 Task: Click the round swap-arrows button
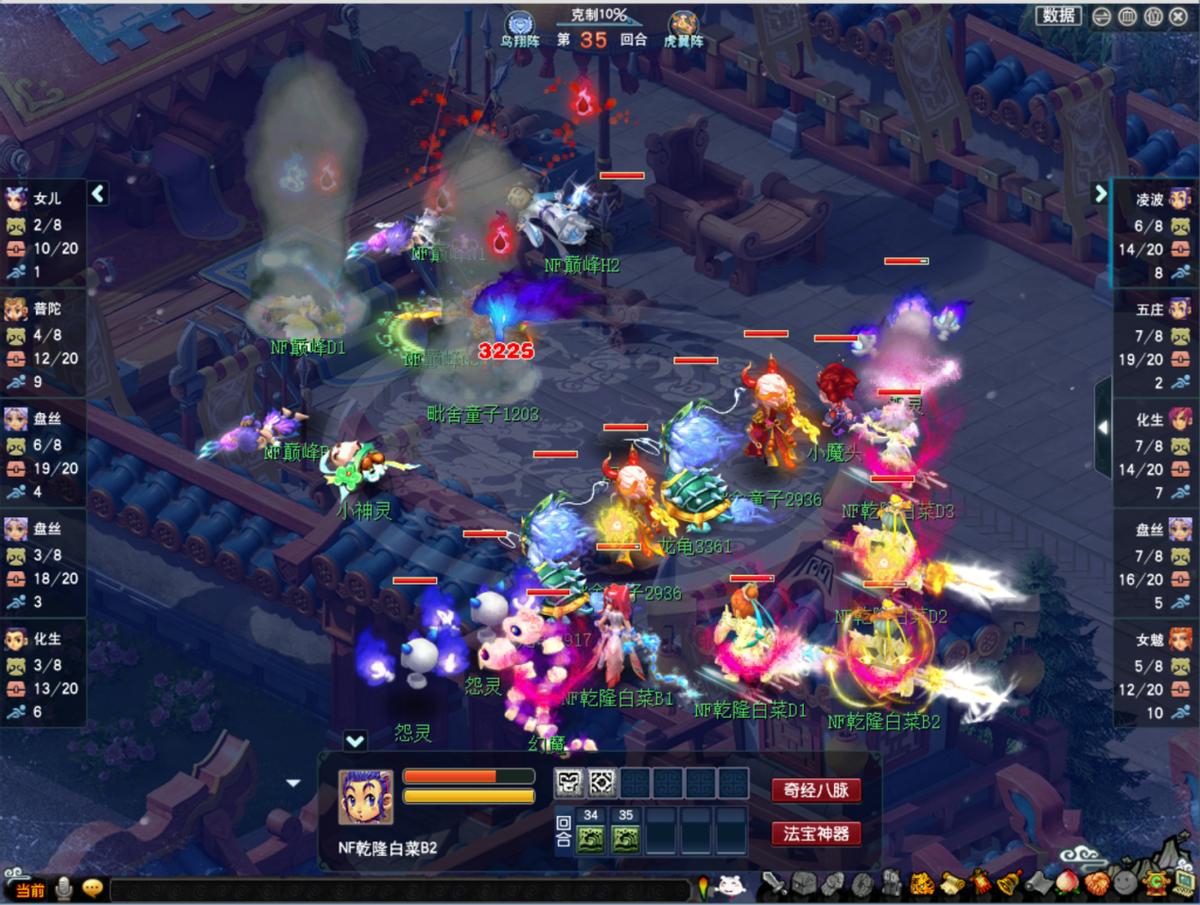pyautogui.click(x=1101, y=16)
